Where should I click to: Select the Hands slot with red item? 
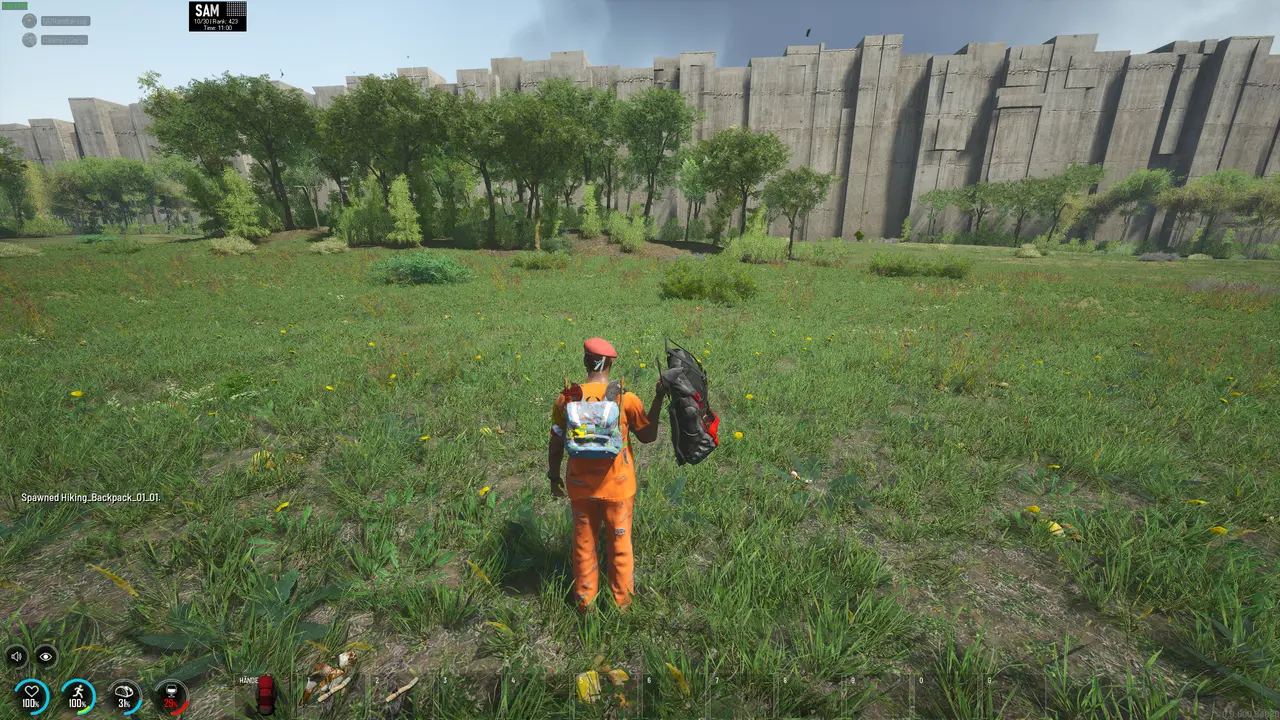tap(264, 695)
